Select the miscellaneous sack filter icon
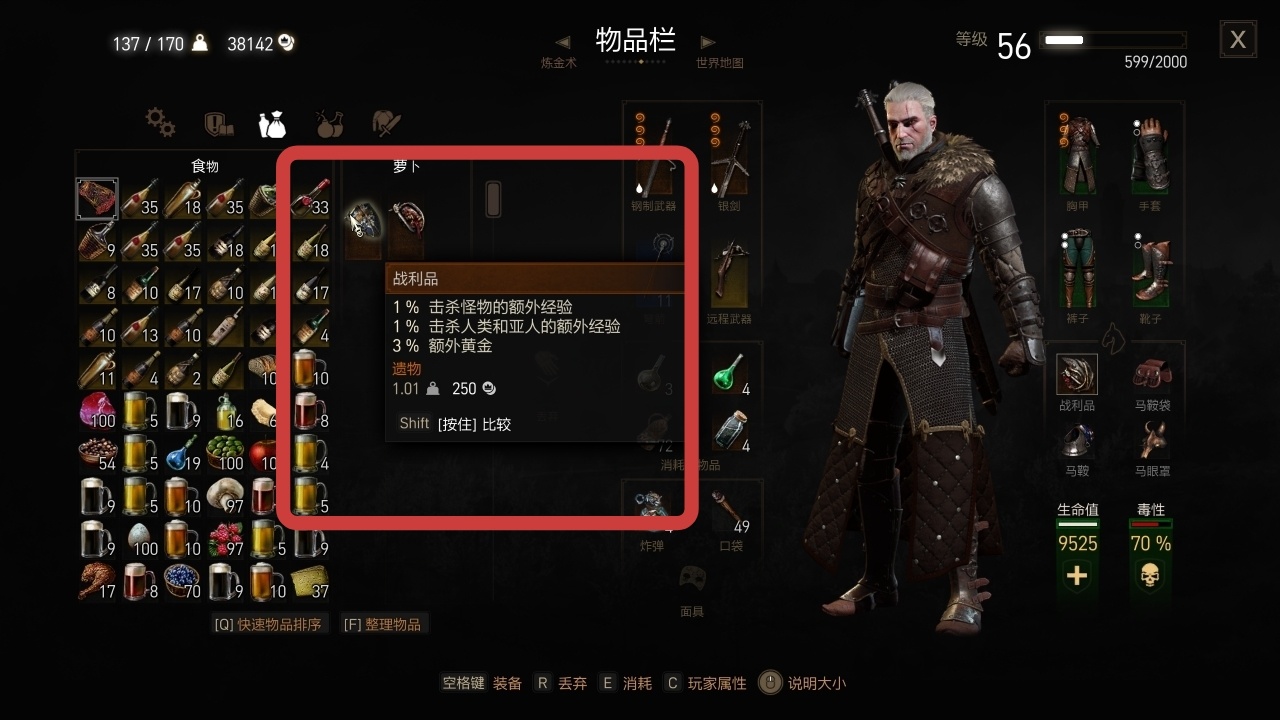The height and width of the screenshot is (720, 1280). [x=274, y=122]
